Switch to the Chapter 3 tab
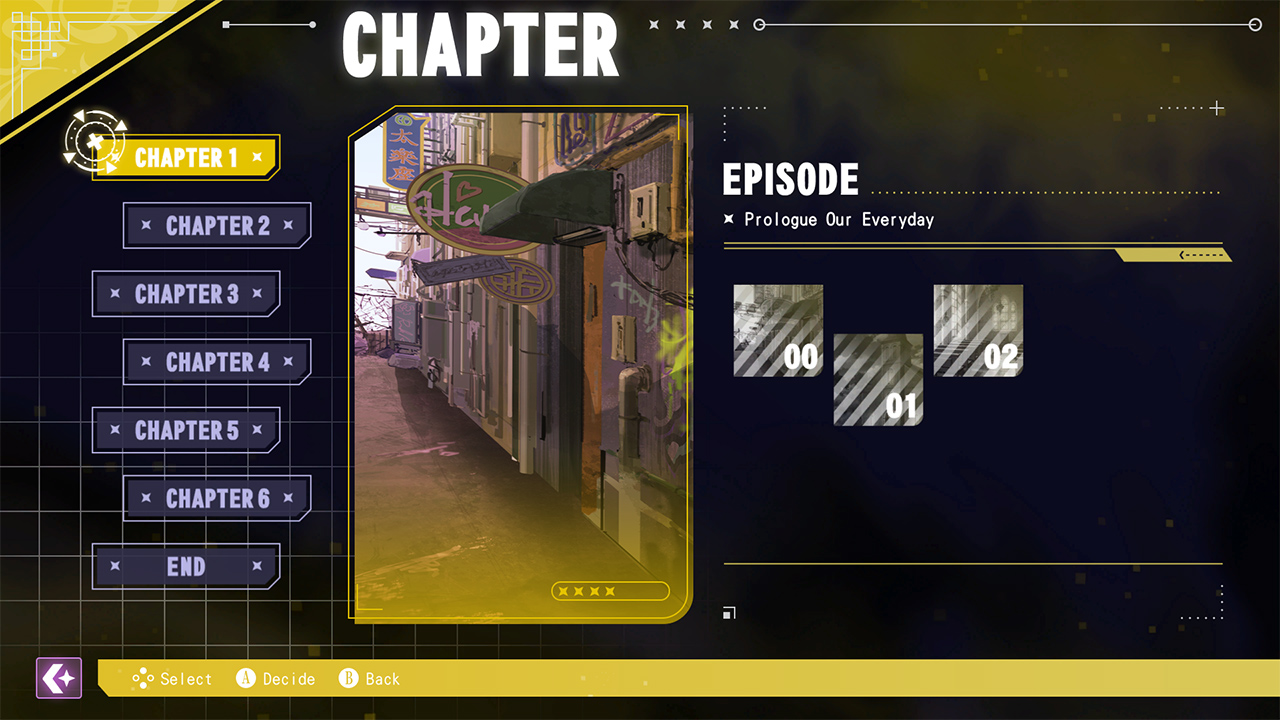The image size is (1280, 720). pos(186,293)
